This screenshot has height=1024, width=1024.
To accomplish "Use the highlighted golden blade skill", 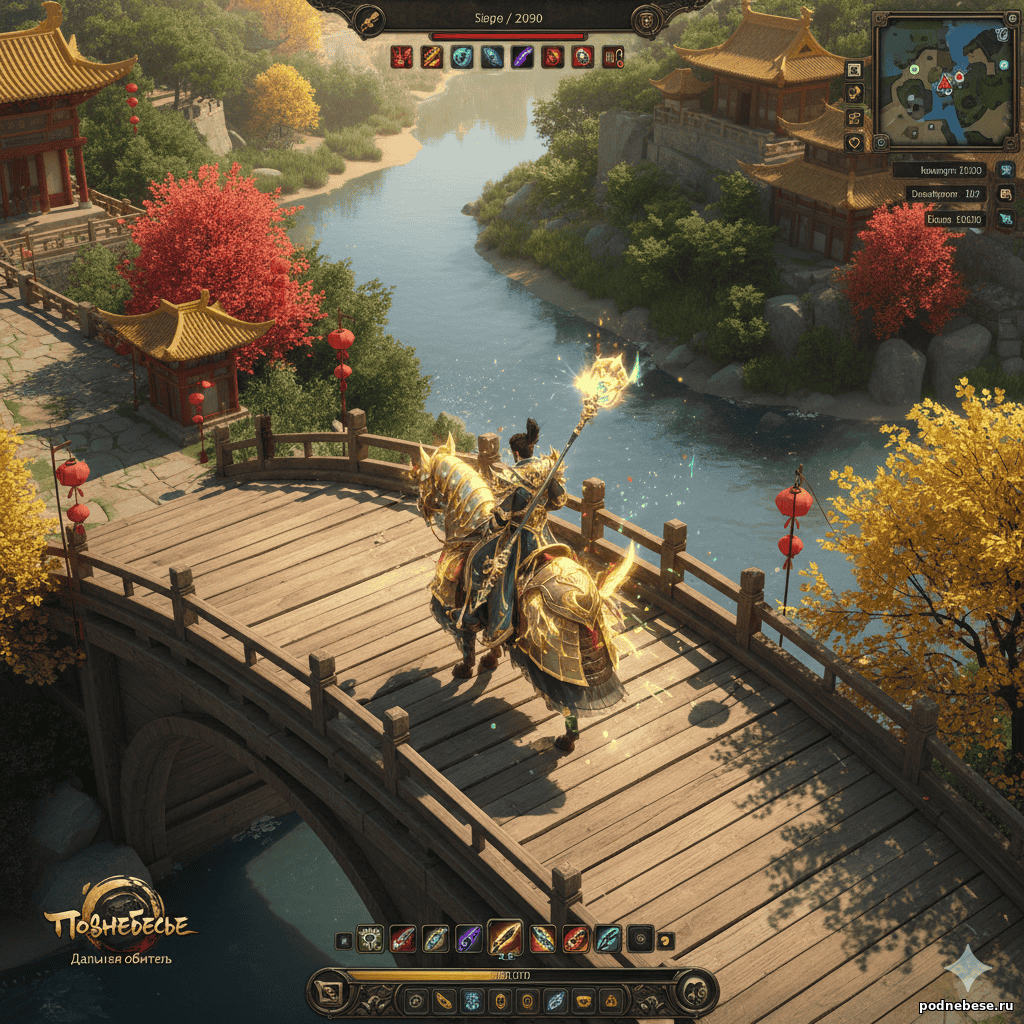I will pos(505,938).
